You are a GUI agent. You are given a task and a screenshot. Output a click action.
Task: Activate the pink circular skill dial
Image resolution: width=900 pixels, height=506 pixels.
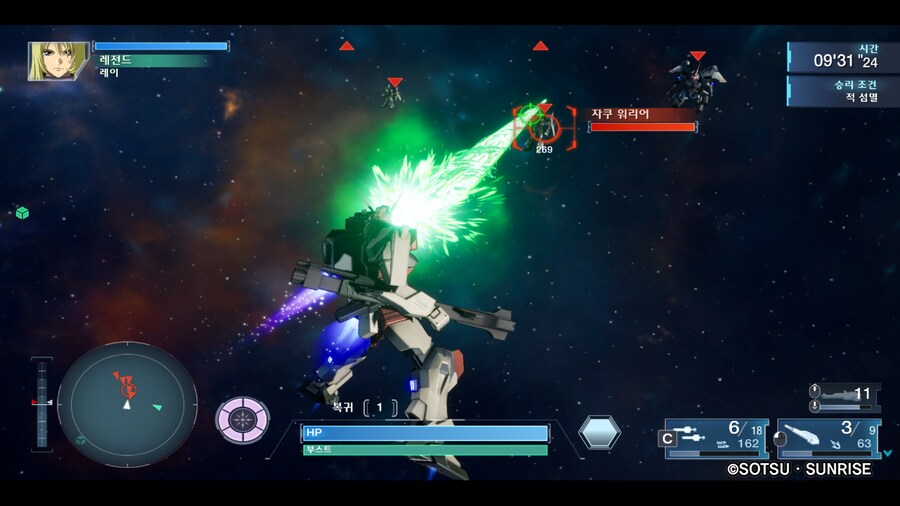pos(243,420)
